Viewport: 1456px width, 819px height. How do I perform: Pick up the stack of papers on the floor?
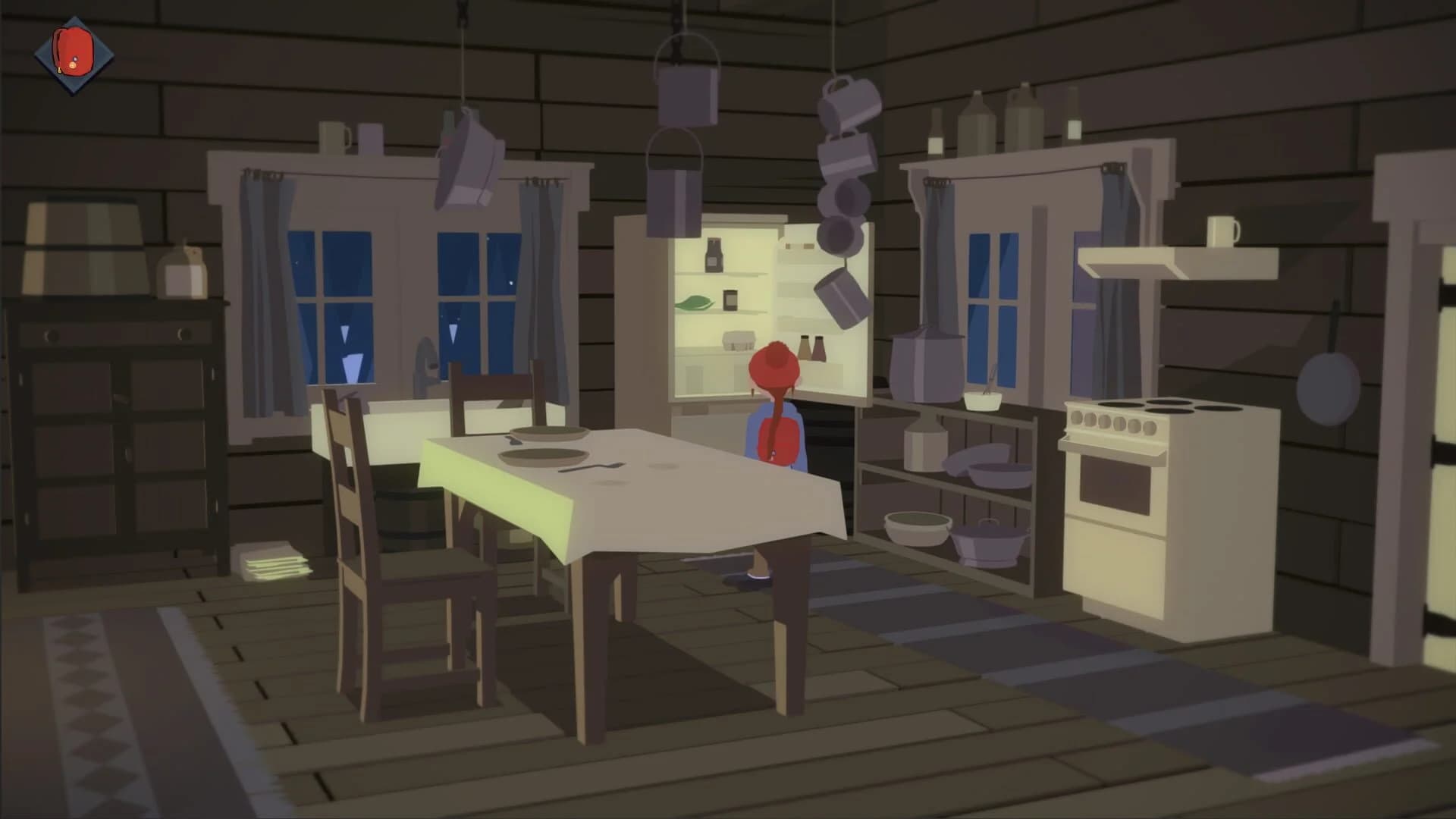pyautogui.click(x=273, y=563)
